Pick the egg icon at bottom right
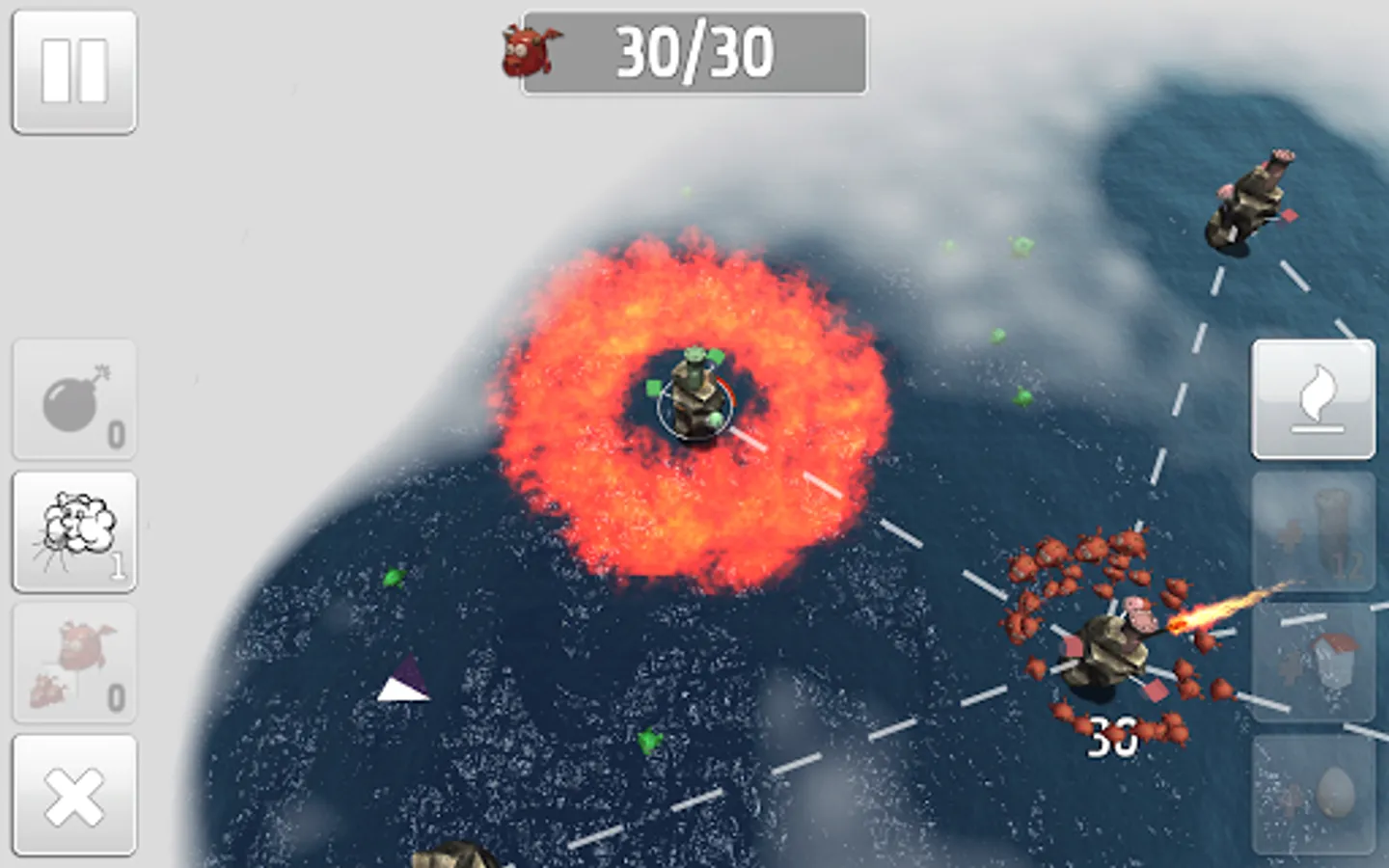The image size is (1389, 868). pyautogui.click(x=1313, y=791)
